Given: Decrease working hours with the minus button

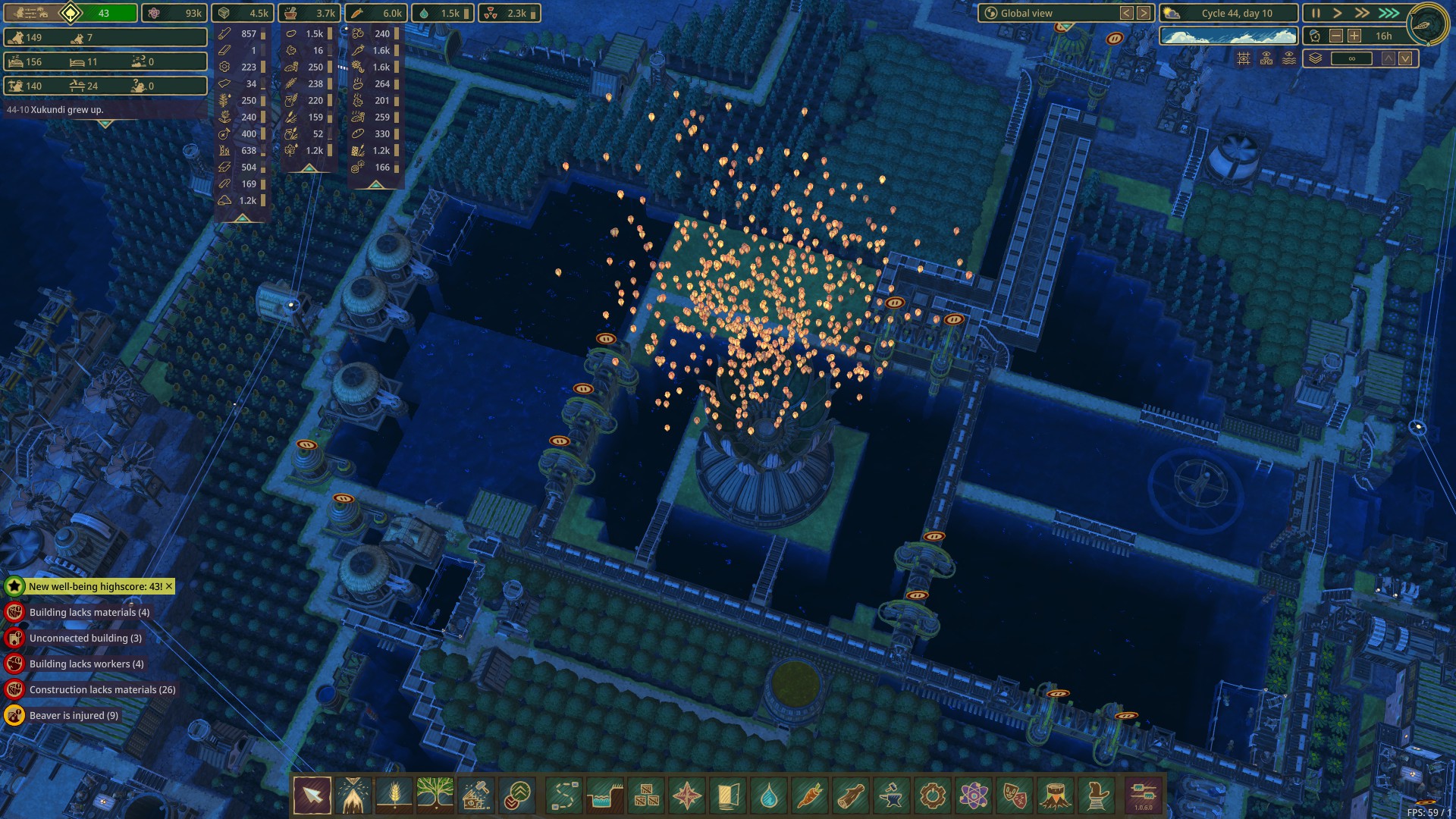Looking at the screenshot, I should (x=1336, y=36).
